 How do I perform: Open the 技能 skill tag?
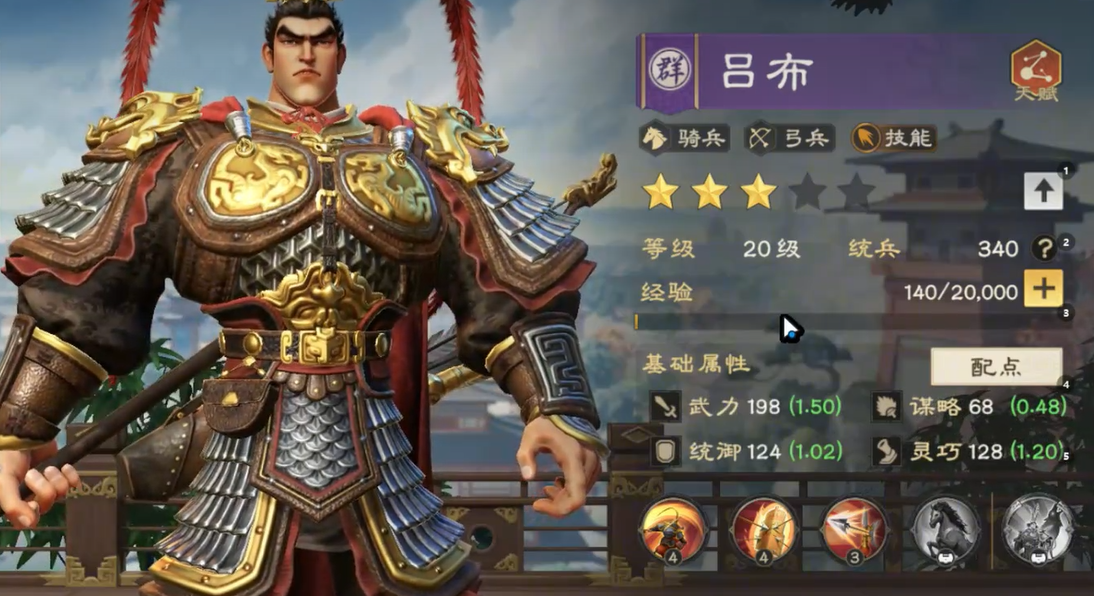[x=893, y=138]
